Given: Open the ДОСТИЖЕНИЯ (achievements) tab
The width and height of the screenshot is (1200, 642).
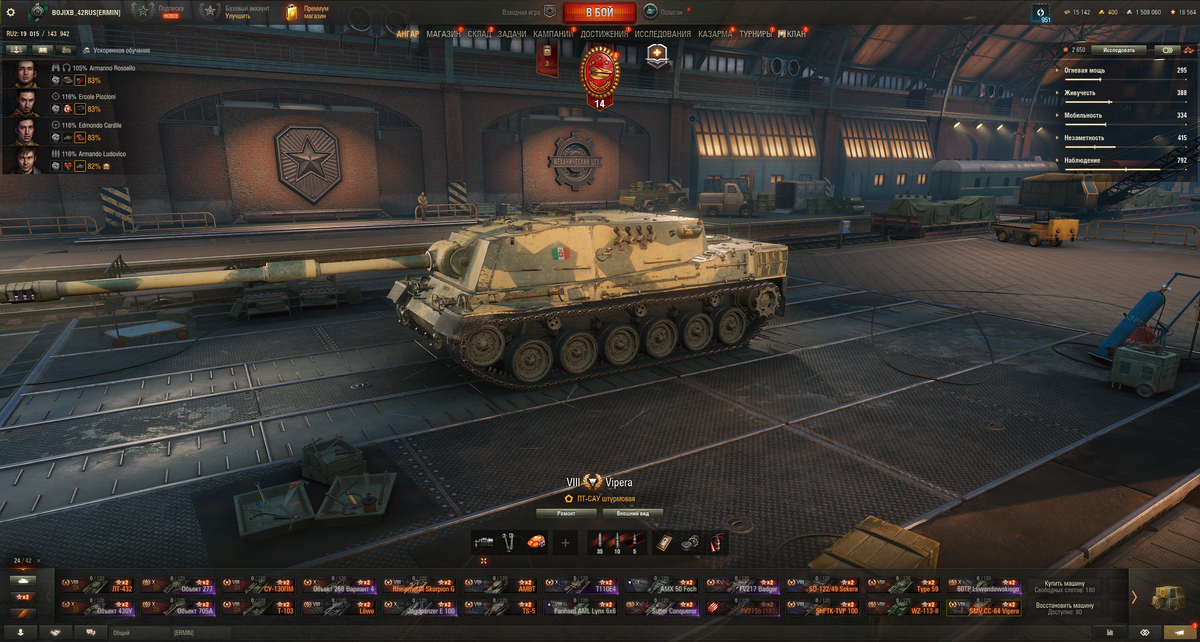Looking at the screenshot, I should coord(604,34).
